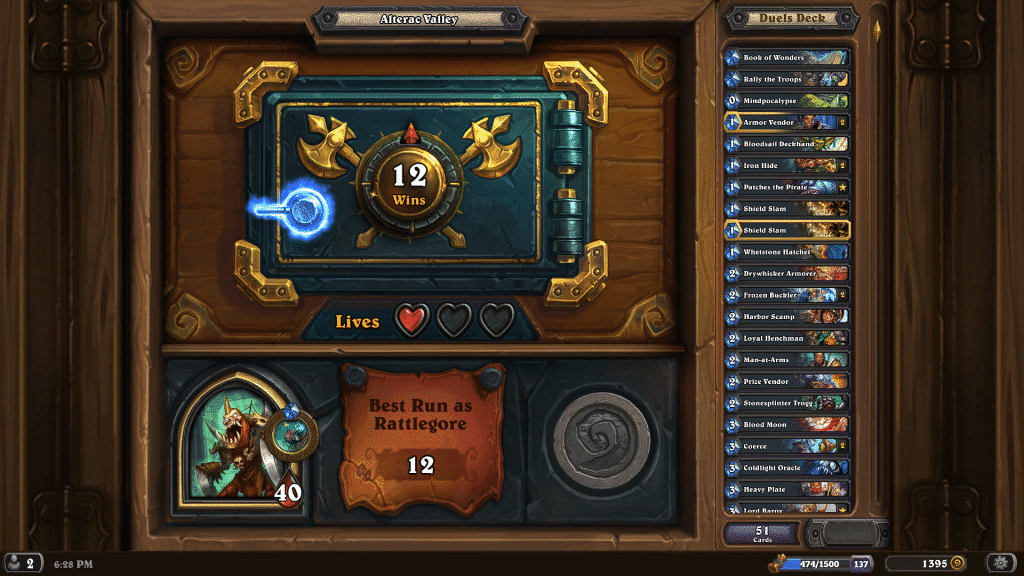The width and height of the screenshot is (1024, 576).
Task: Open the friends list button
Action: click(x=21, y=563)
